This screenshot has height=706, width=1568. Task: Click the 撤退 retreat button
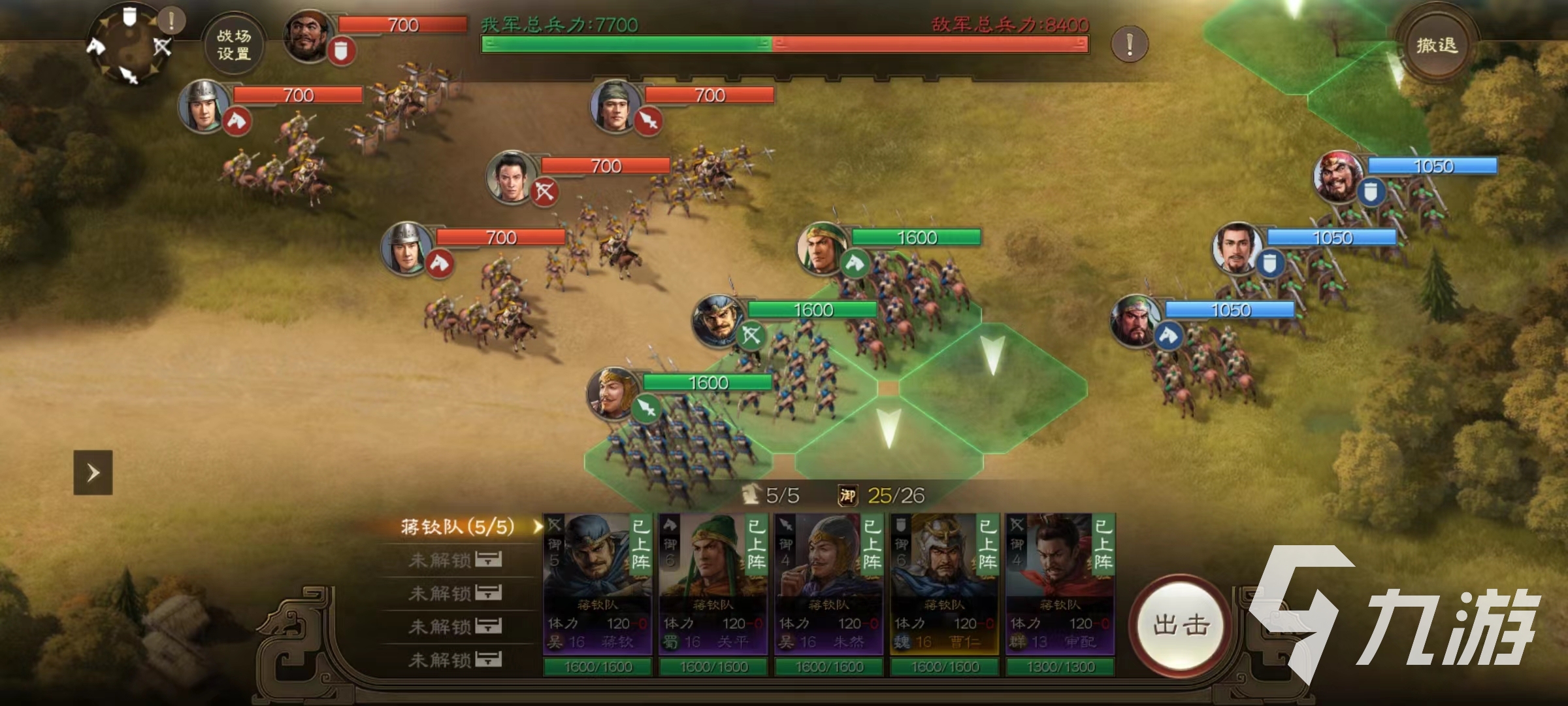[x=1436, y=45]
